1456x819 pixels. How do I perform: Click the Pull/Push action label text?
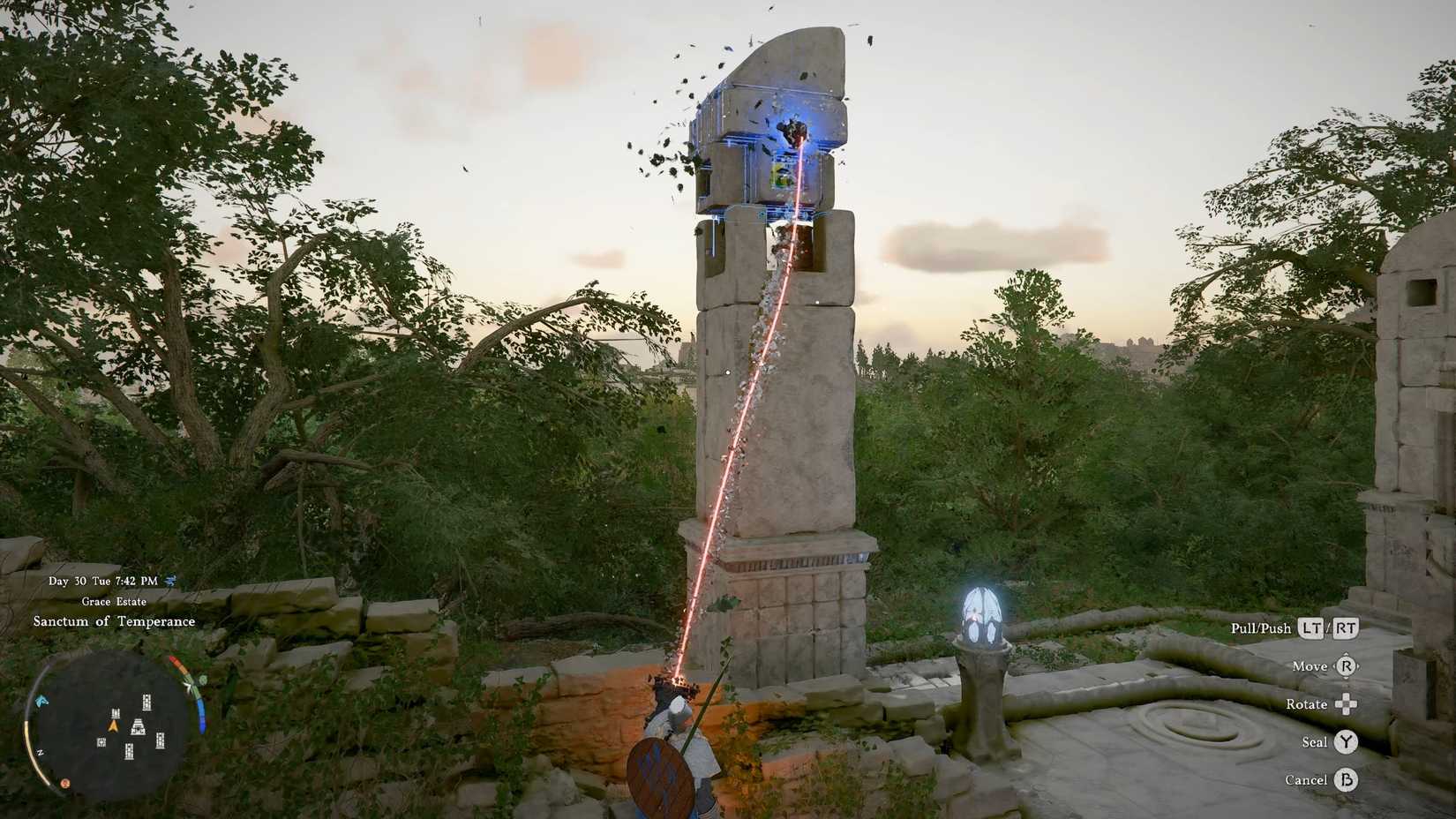1262,628
